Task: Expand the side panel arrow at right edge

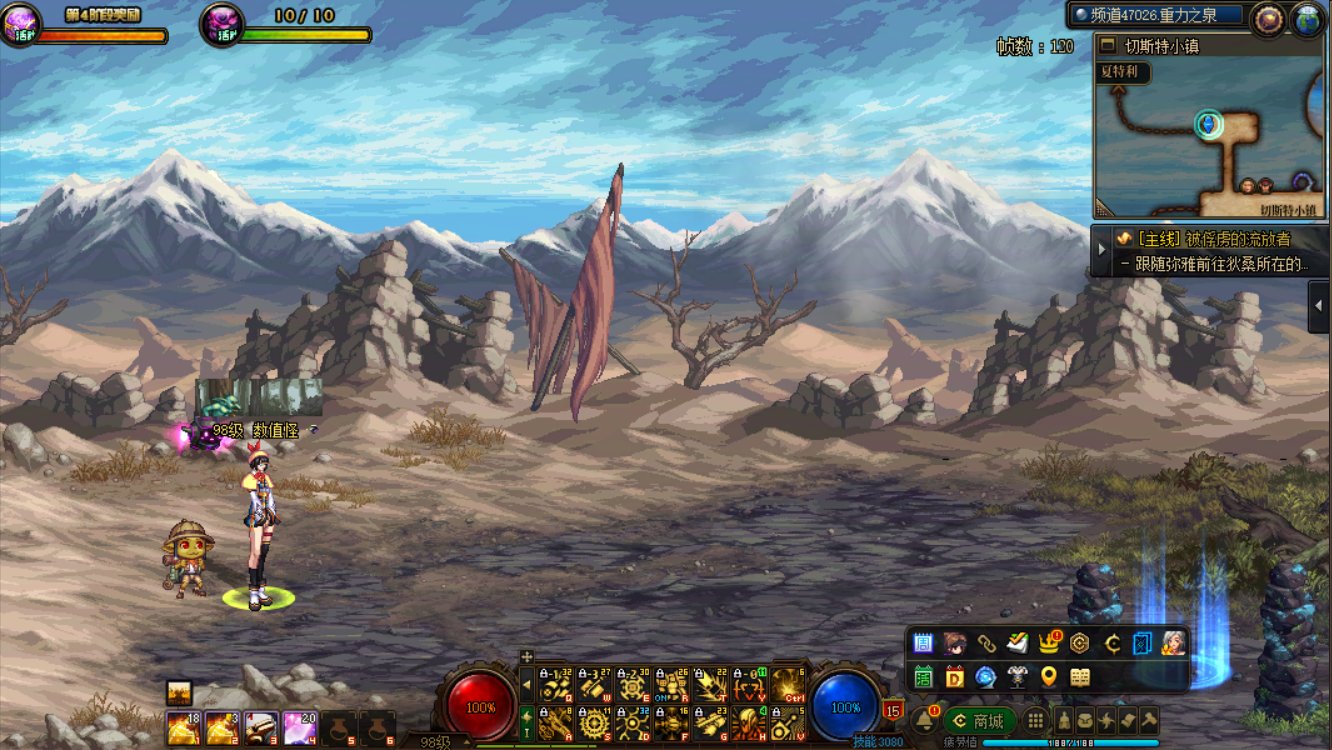Action: tap(1320, 306)
